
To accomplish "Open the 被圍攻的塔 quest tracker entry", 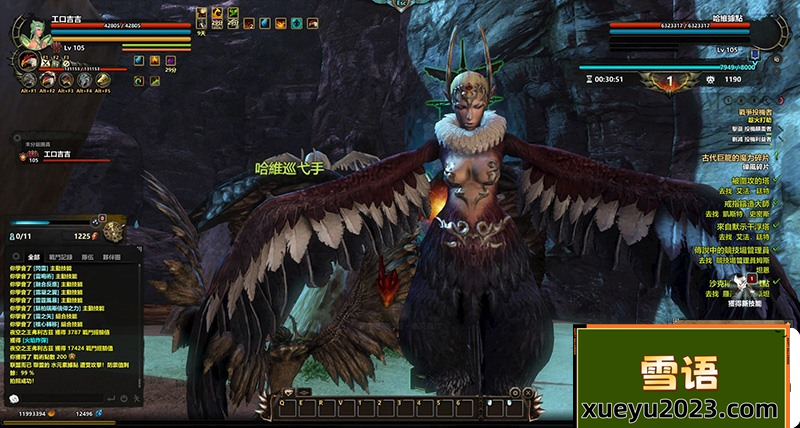I will click(748, 181).
